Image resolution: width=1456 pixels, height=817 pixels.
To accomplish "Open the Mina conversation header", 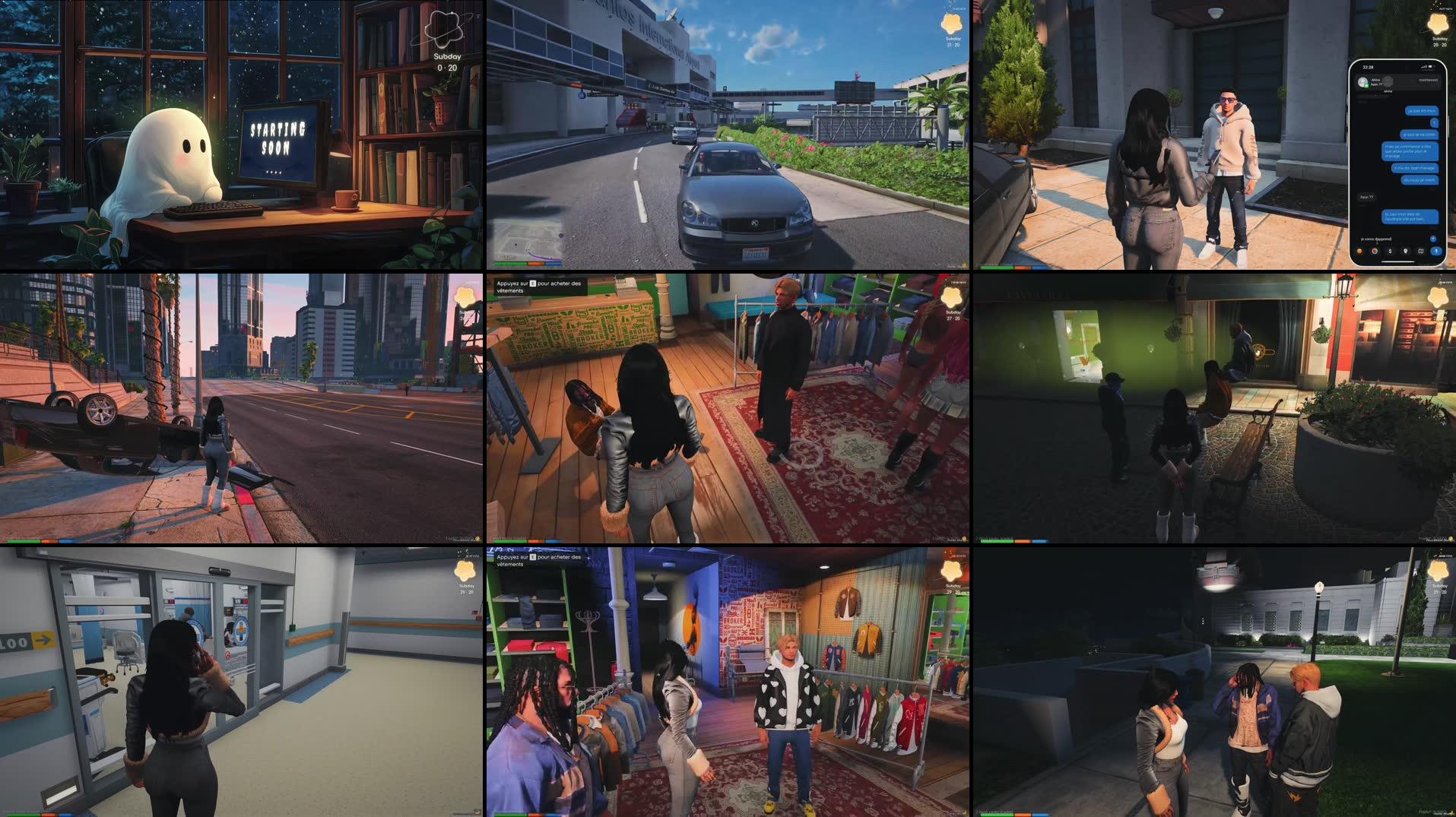I will 1388,91.
